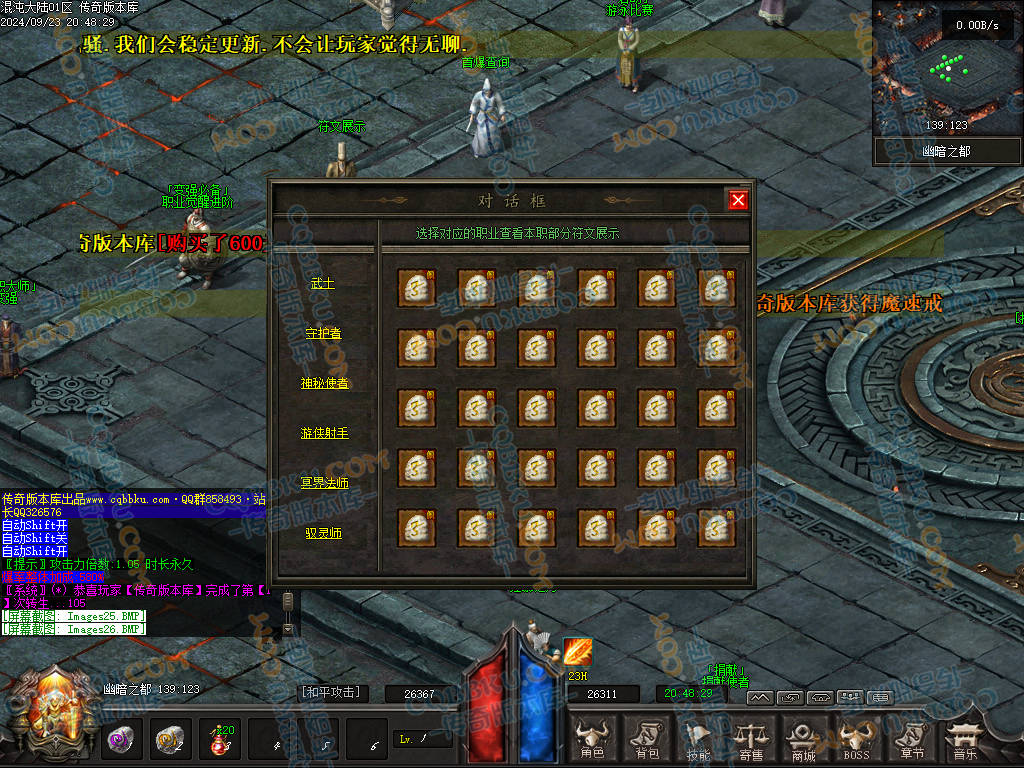
Task: Use the red potion hotbar slot
Action: pos(219,740)
